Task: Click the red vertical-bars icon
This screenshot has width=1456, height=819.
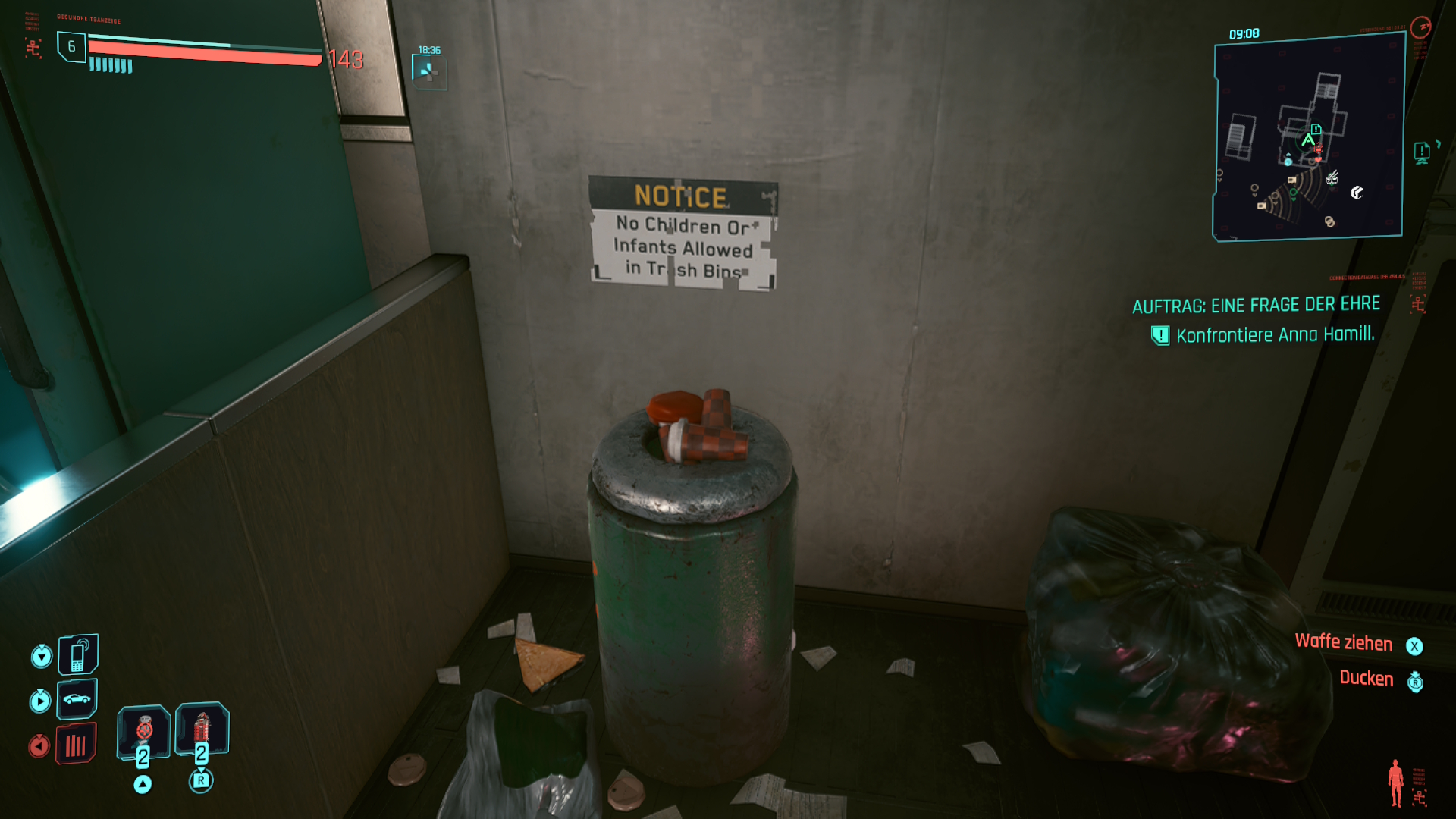Action: (x=76, y=745)
